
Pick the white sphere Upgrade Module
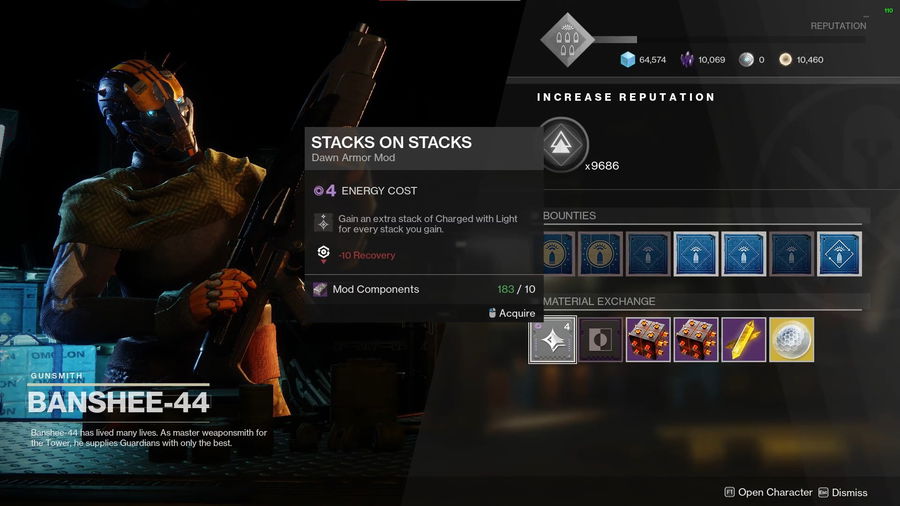(x=792, y=340)
